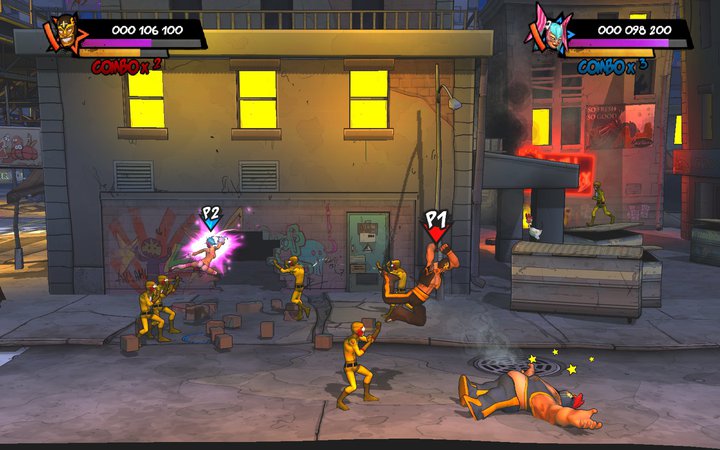The height and width of the screenshot is (450, 720).
Task: Click player one's masked wrestler portrait
Action: click(x=62, y=34)
